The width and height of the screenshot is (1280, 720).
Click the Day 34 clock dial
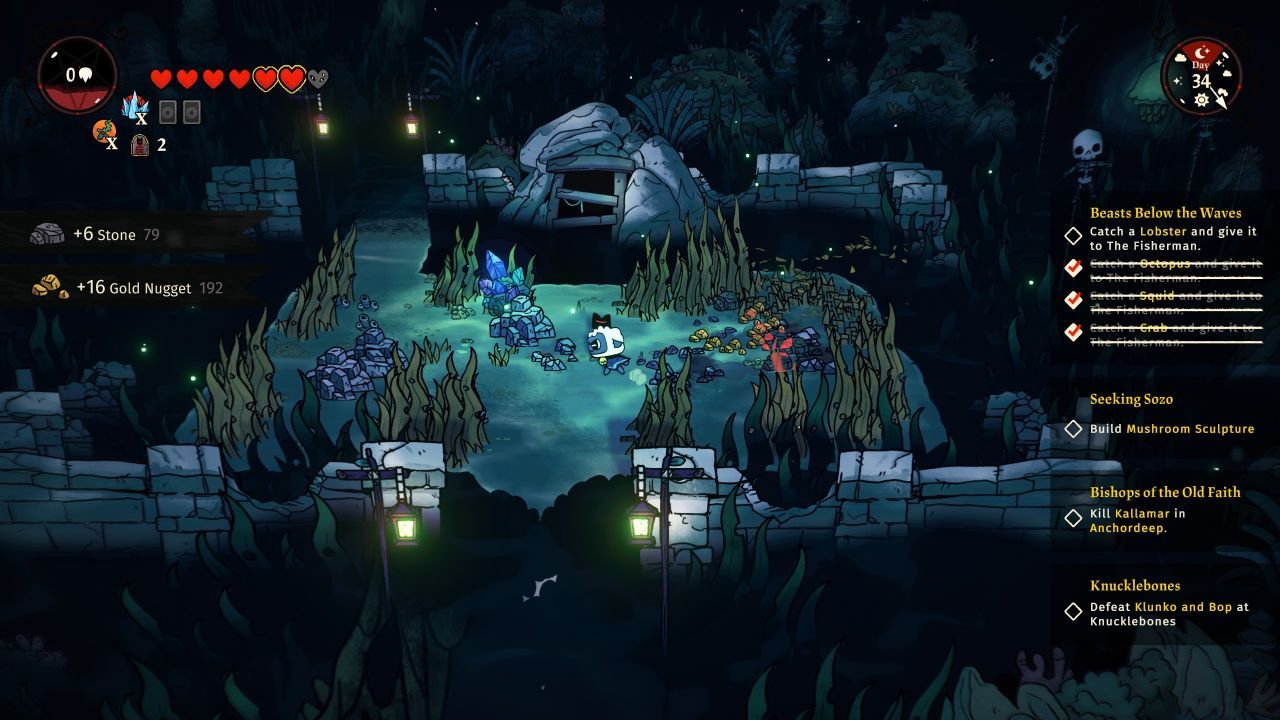pos(1202,77)
